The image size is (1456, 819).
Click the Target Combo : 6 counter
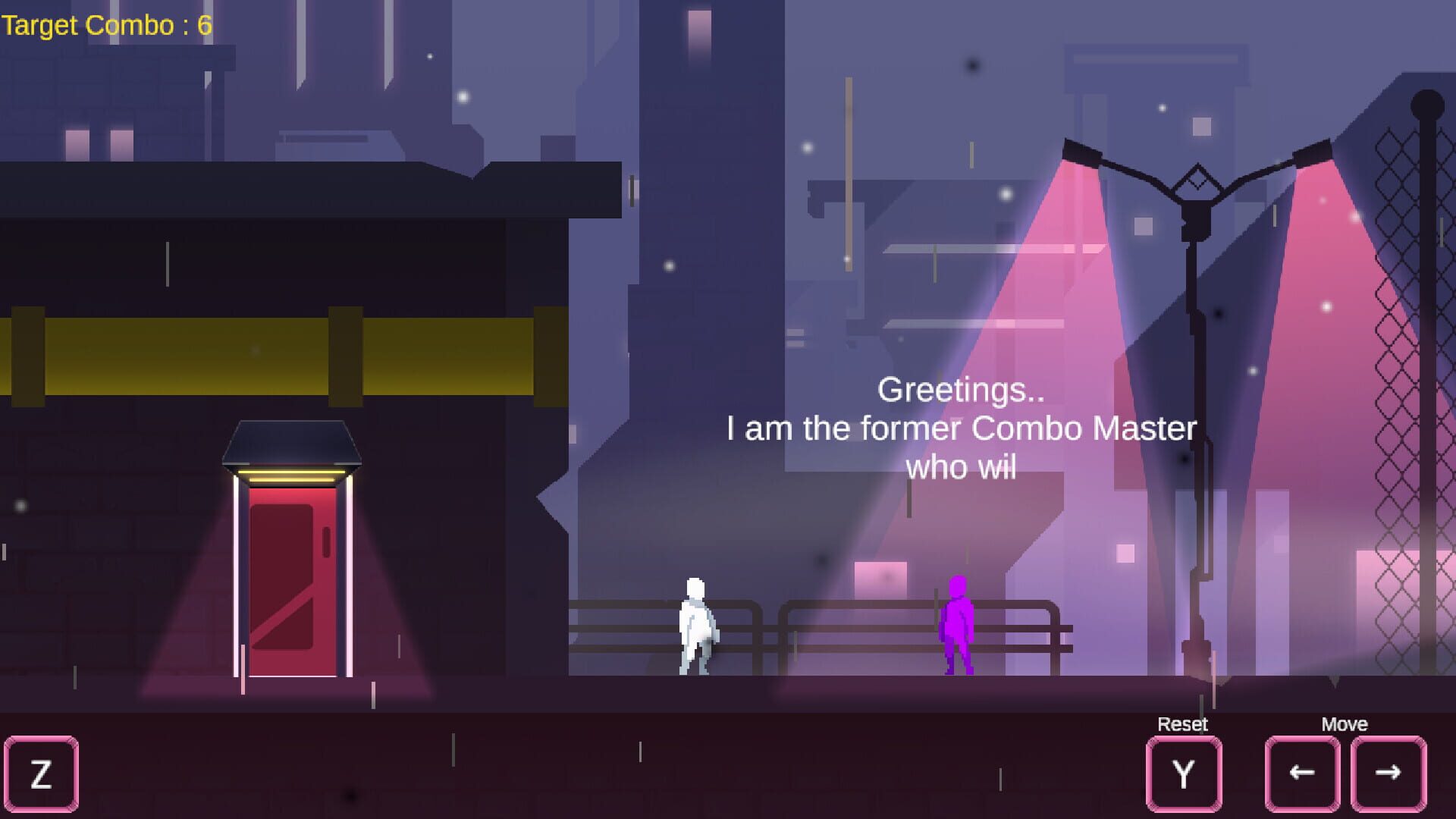point(106,25)
